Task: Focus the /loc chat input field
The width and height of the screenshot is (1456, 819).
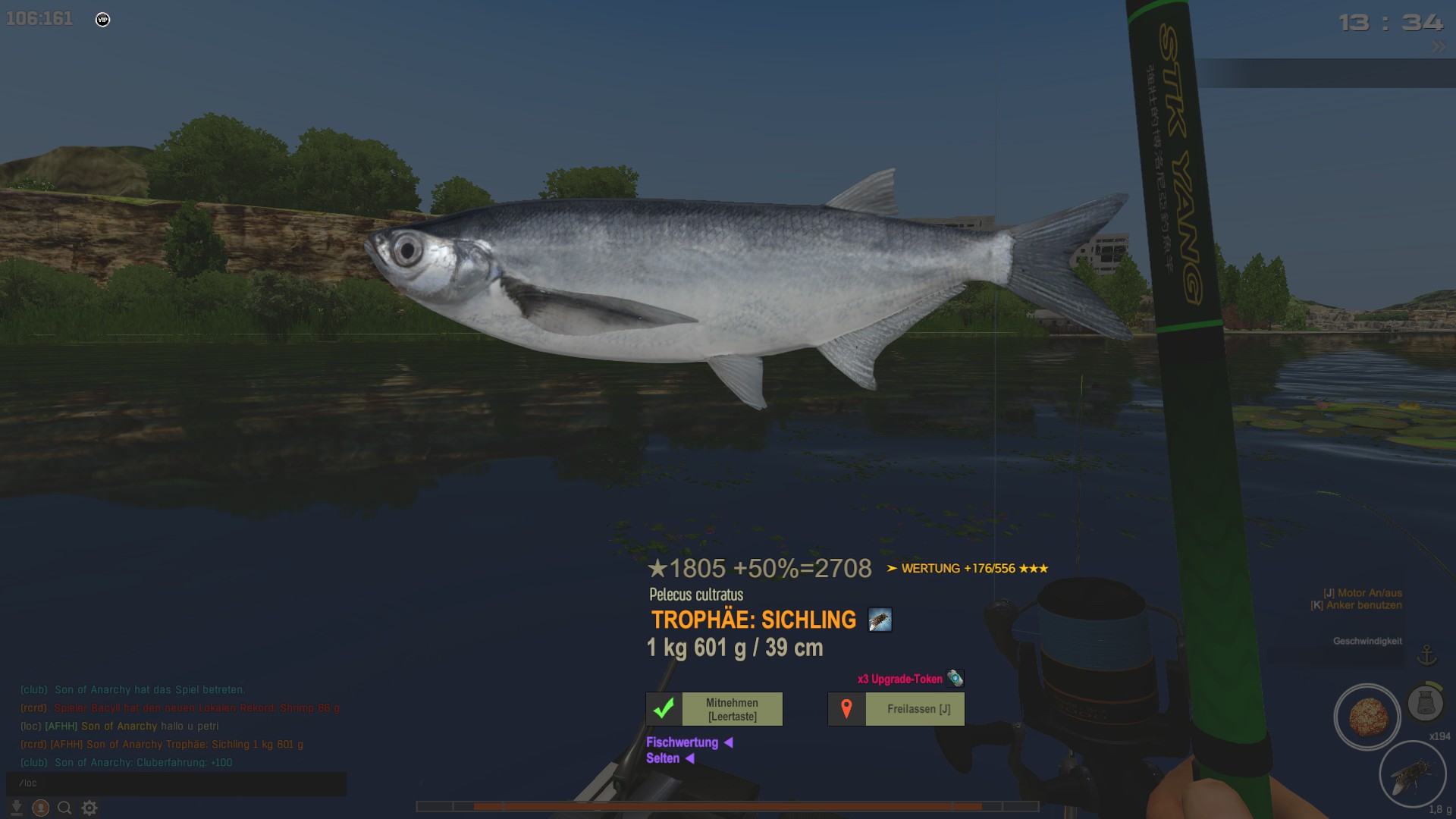Action: [x=176, y=783]
